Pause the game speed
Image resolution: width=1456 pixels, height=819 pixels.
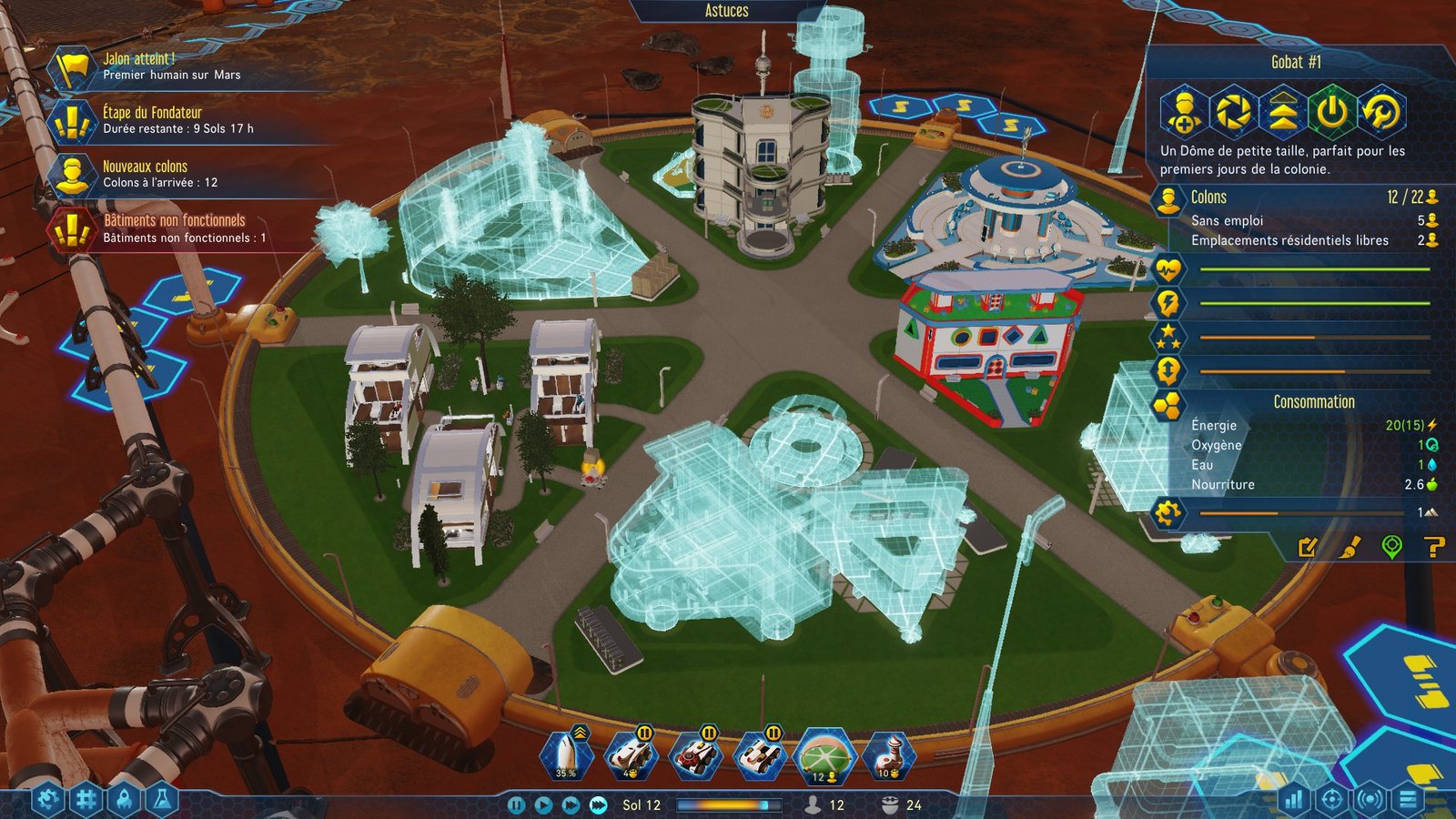pyautogui.click(x=516, y=805)
